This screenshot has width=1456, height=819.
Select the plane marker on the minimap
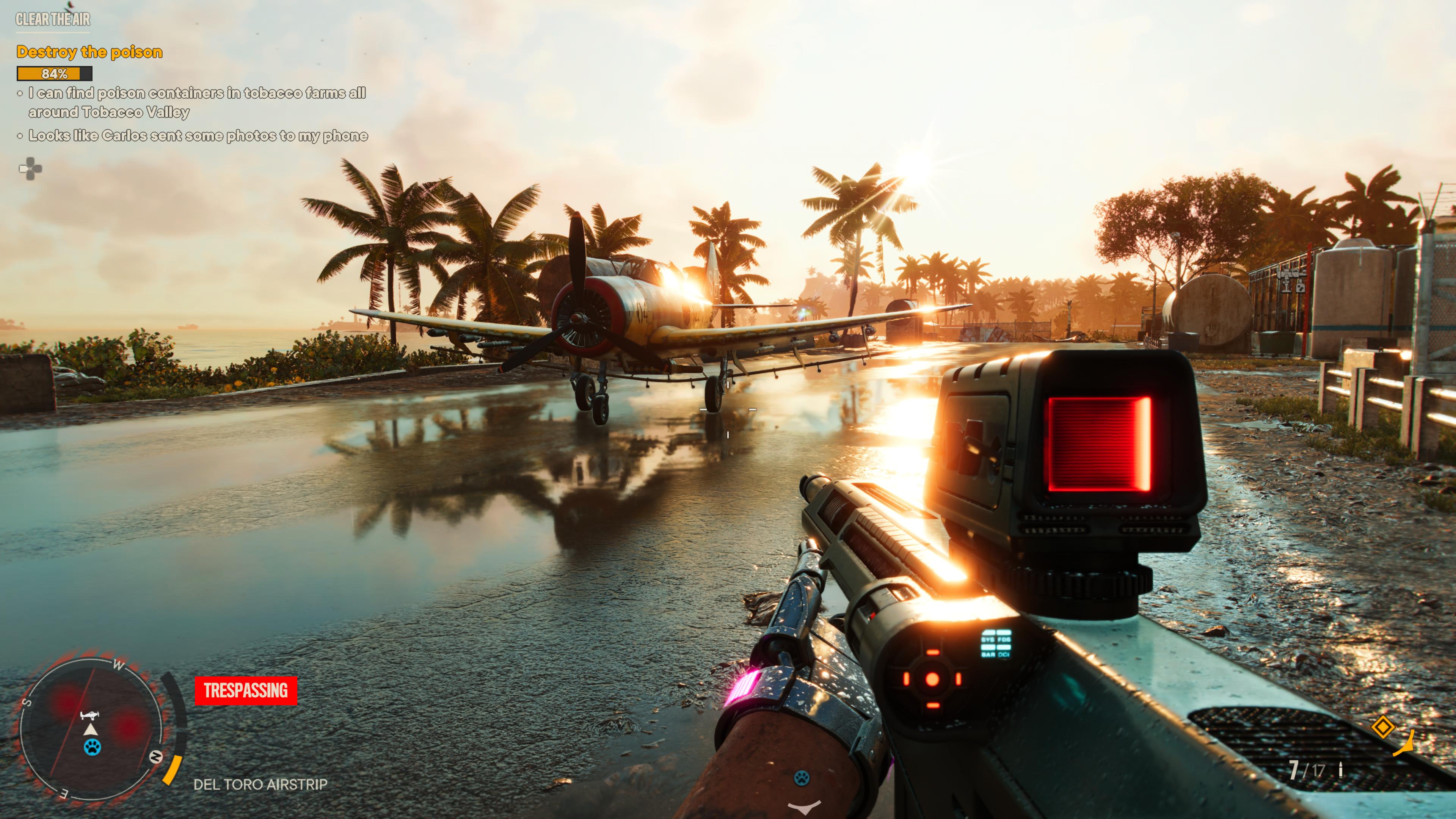[89, 715]
